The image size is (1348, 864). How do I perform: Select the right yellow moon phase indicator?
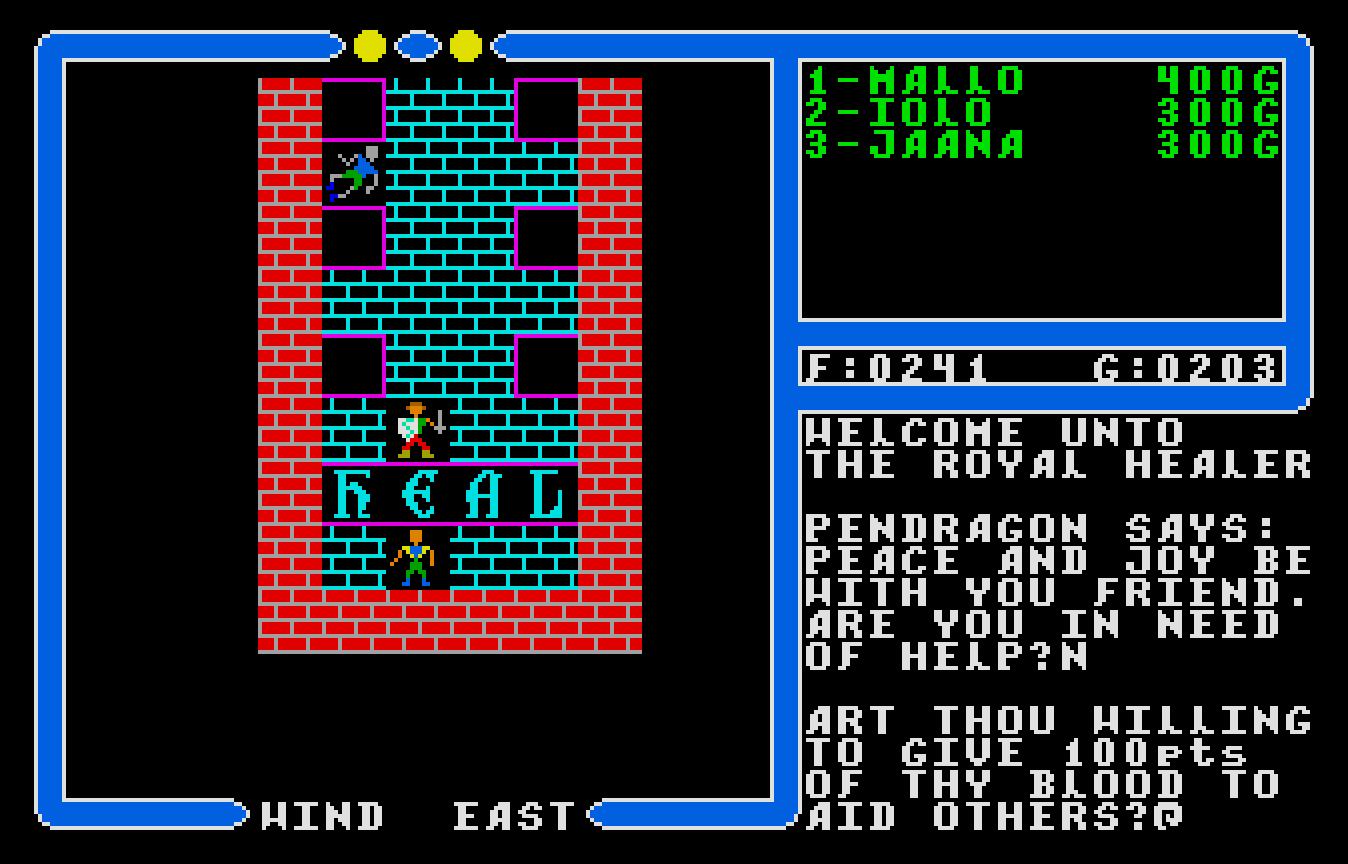[x=464, y=45]
